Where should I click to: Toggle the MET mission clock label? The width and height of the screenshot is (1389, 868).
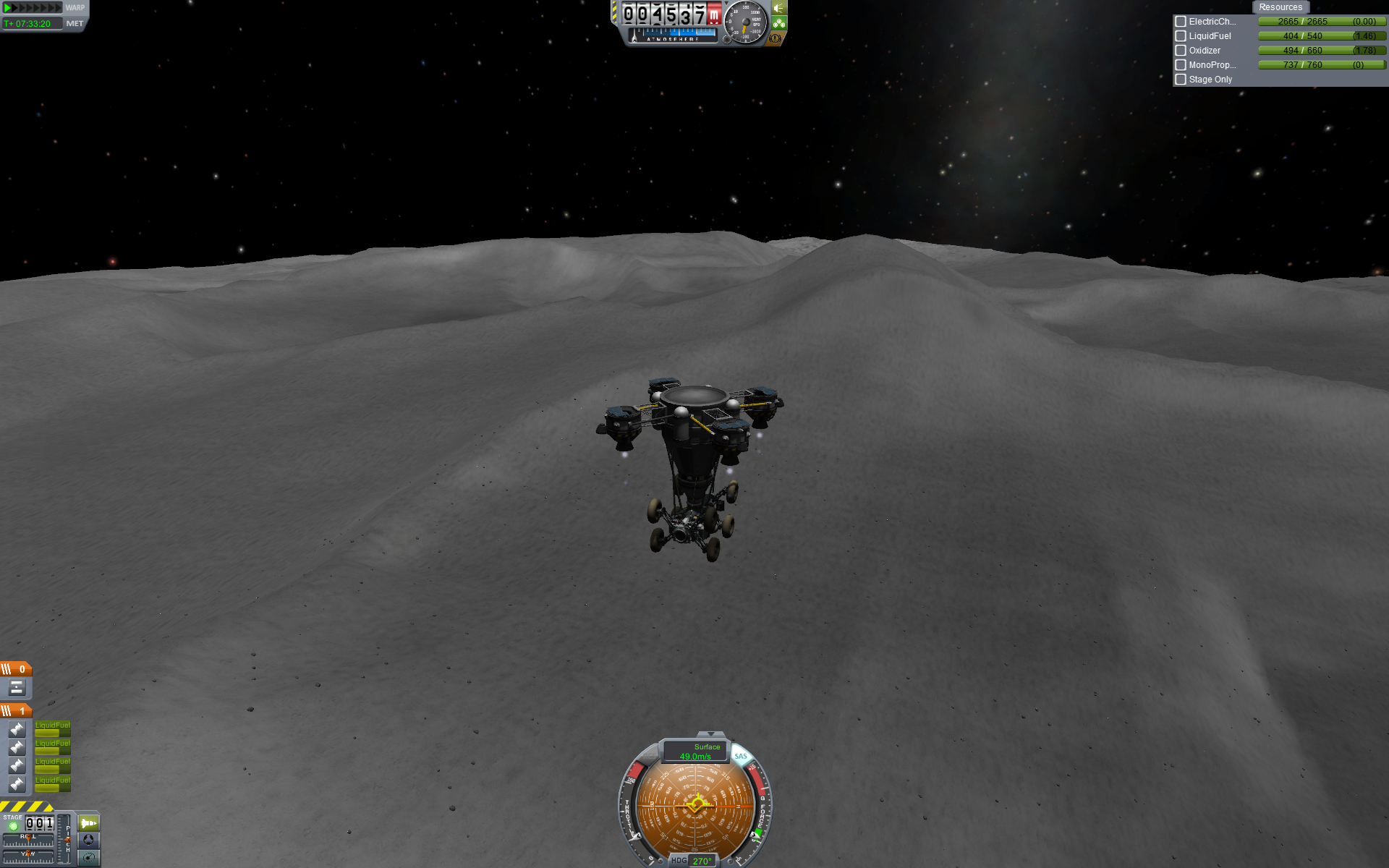click(x=75, y=24)
